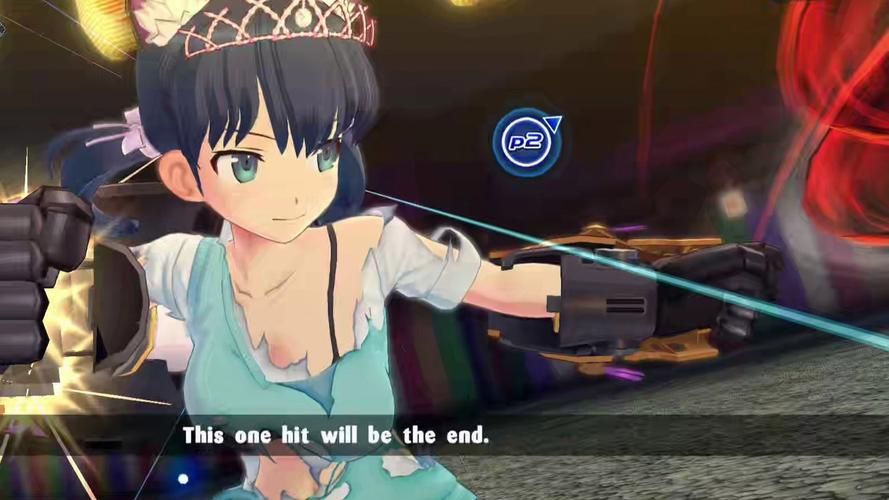Image resolution: width=889 pixels, height=500 pixels.
Task: Click the blue P2 player marker
Action: point(526,143)
